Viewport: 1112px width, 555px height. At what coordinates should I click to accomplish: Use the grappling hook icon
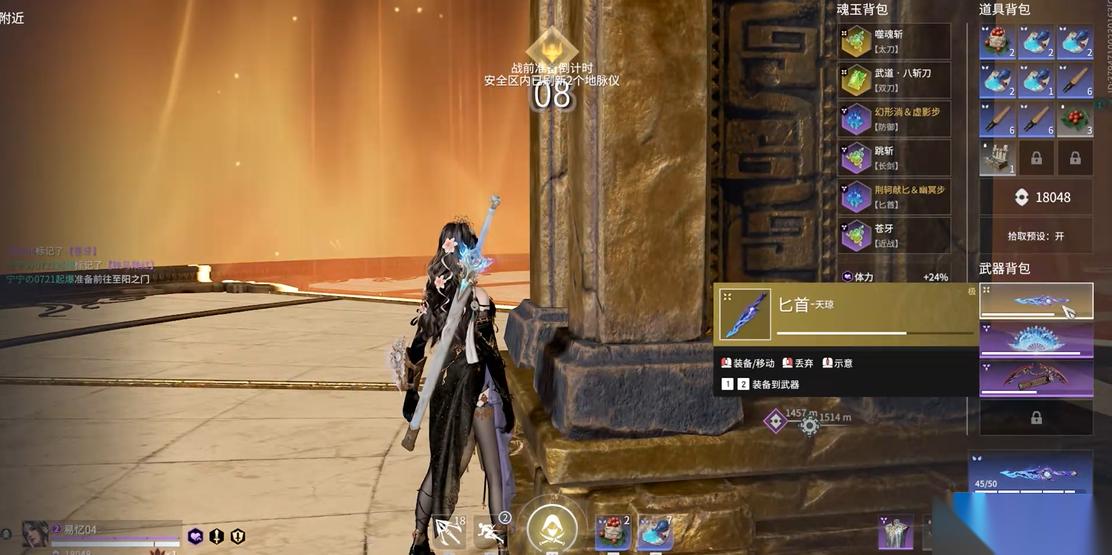pos(449,530)
